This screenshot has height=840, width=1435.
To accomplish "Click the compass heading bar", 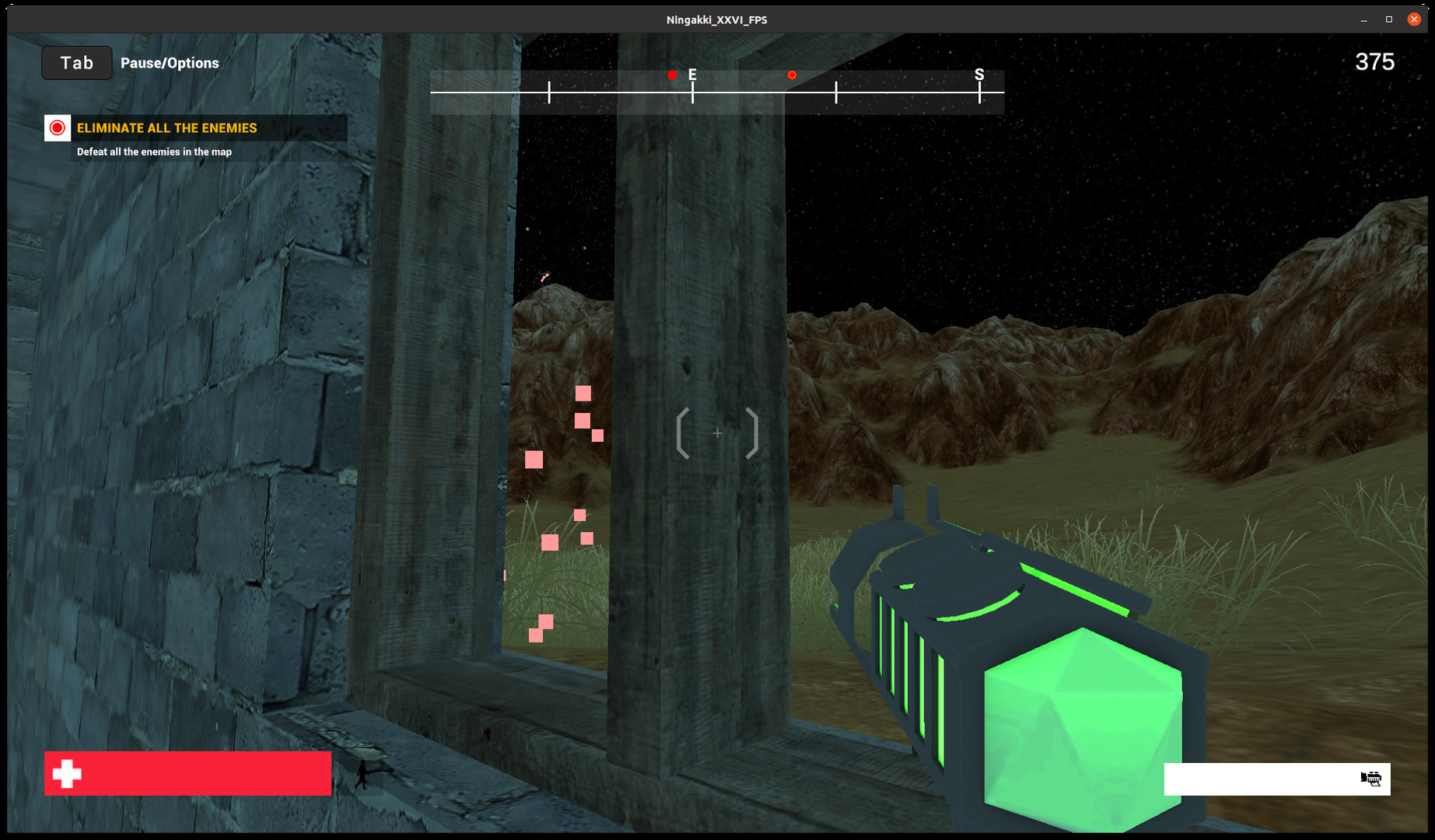I will pos(716,92).
